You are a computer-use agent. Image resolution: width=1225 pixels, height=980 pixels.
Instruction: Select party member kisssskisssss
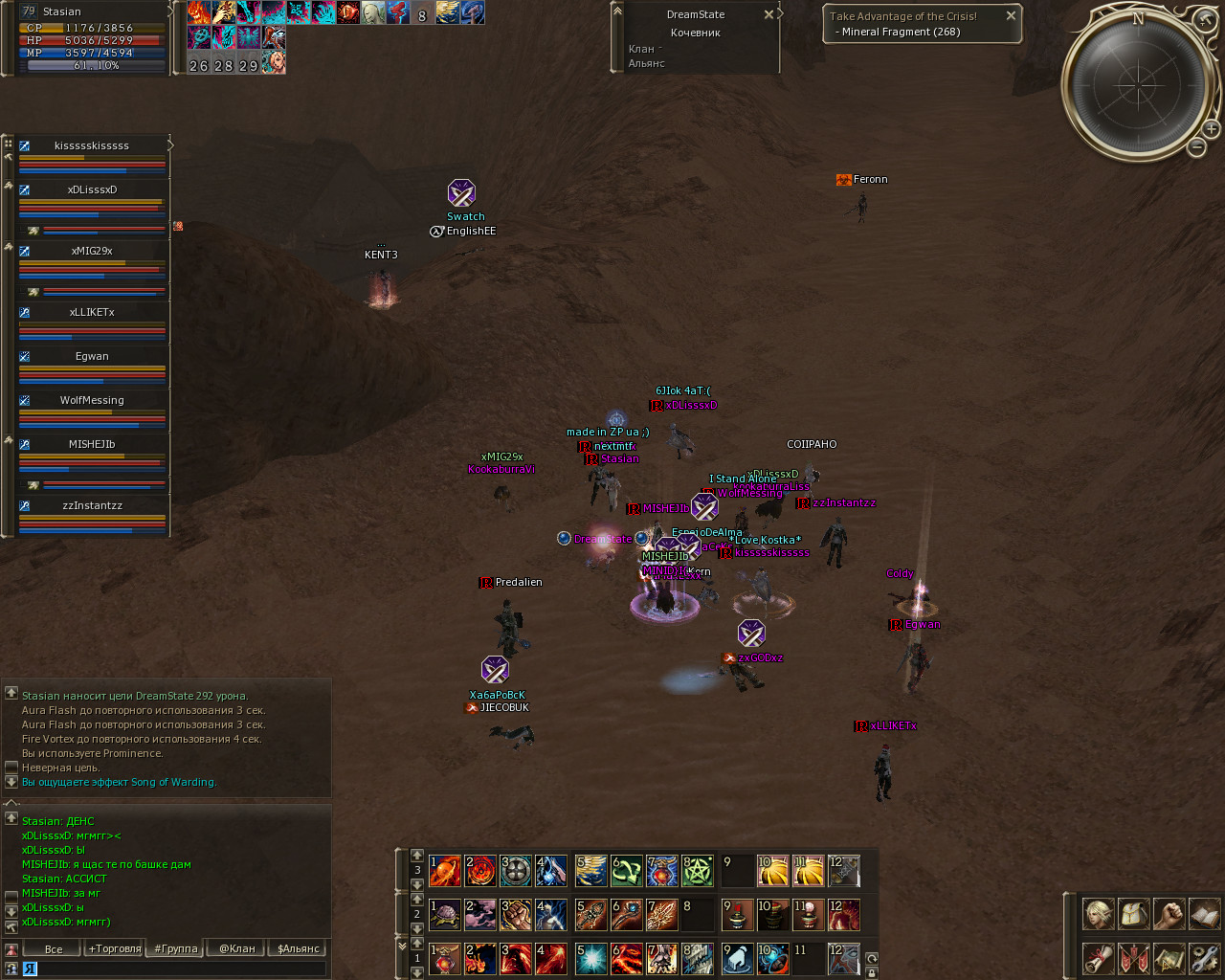coord(92,145)
